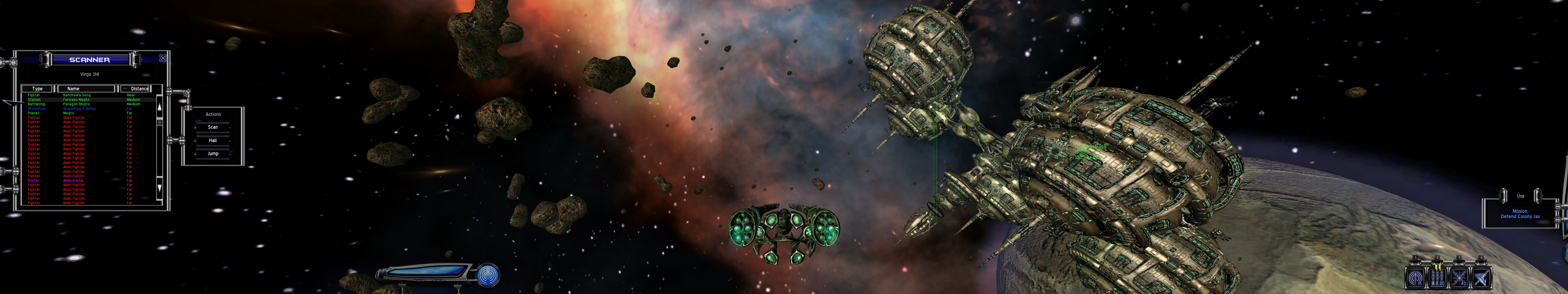Activate the Jump action
The width and height of the screenshot is (1568, 294).
coord(212,153)
